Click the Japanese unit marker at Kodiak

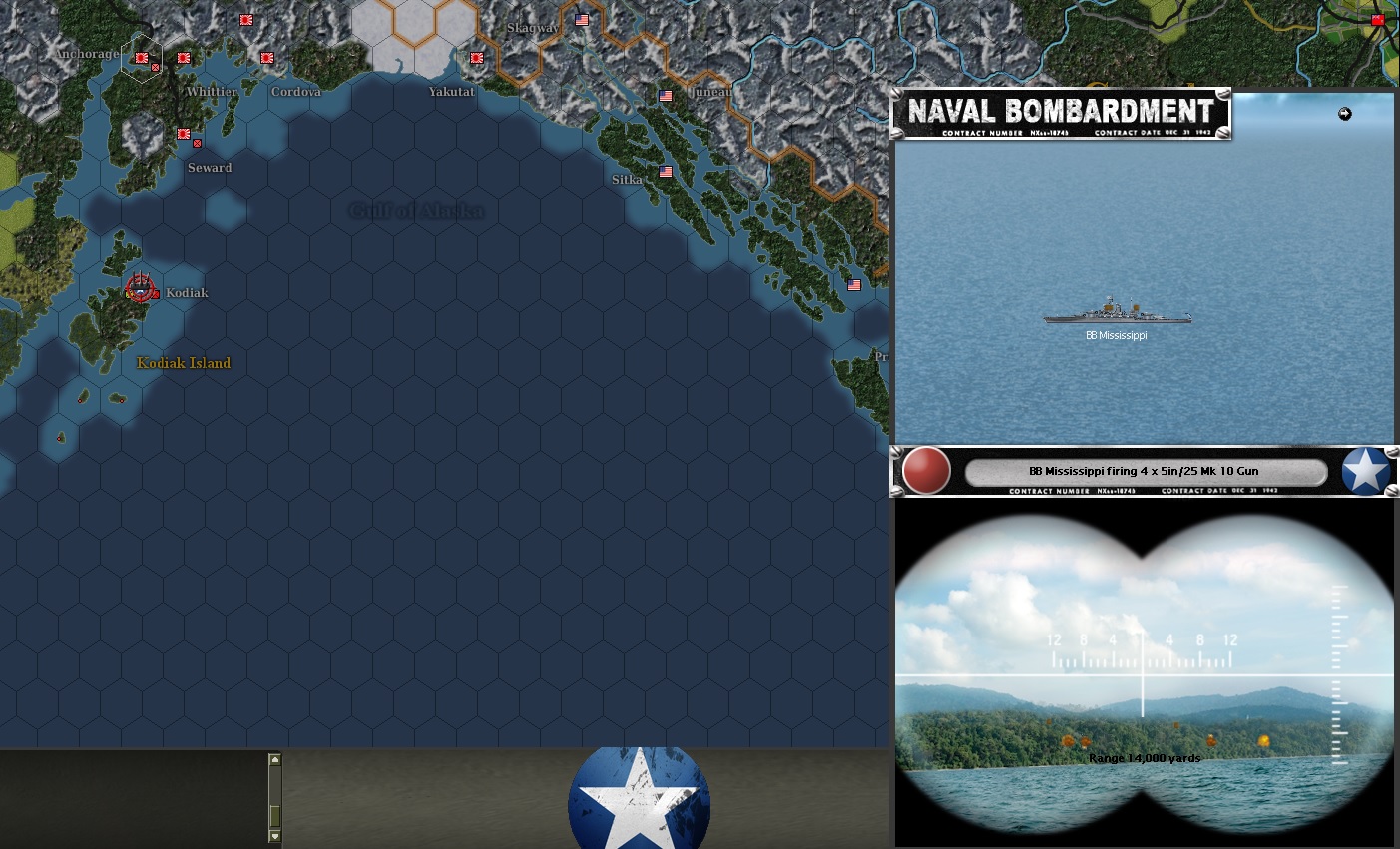click(x=140, y=290)
